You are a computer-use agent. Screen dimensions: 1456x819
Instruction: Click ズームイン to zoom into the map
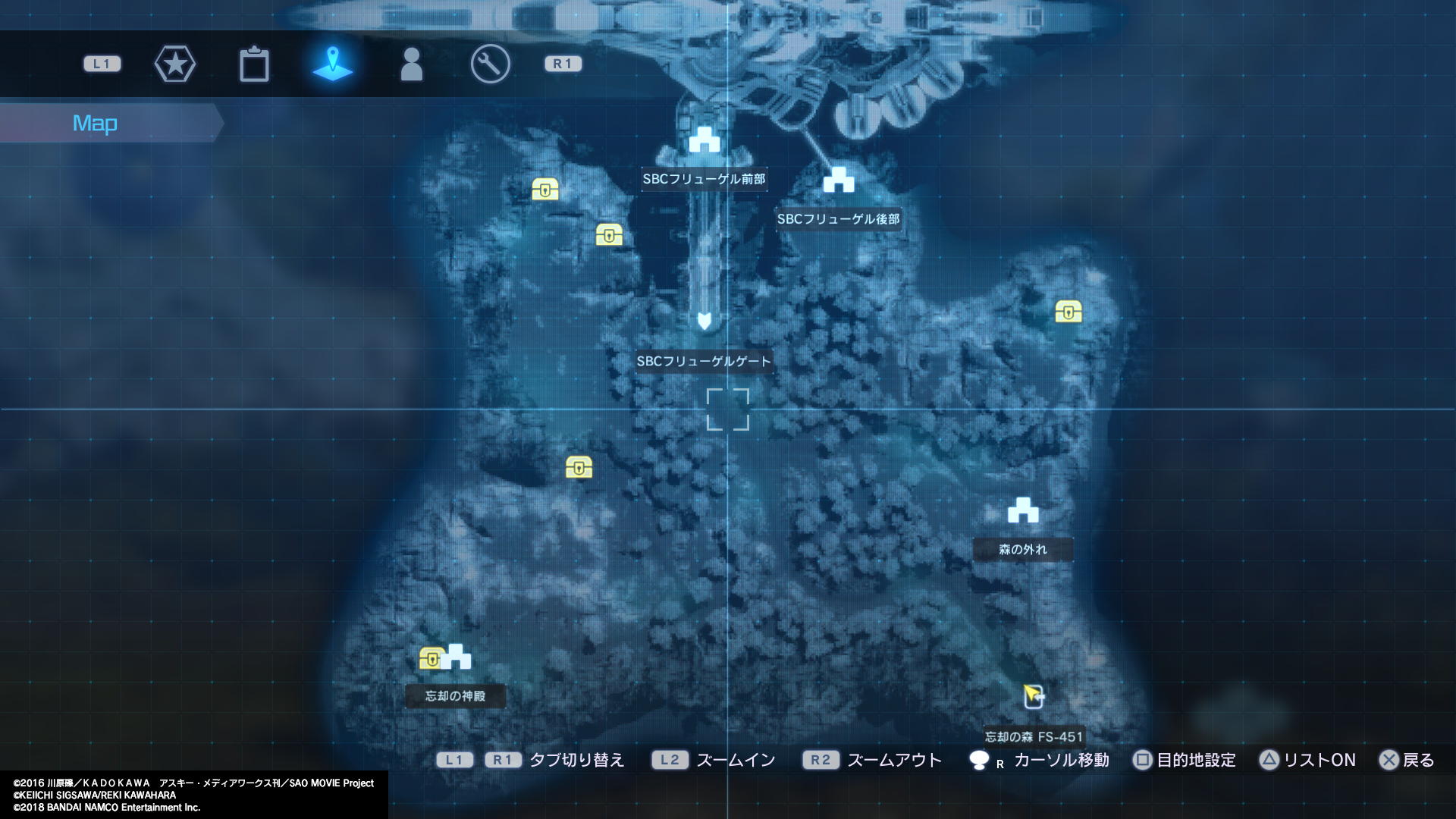coord(732,760)
